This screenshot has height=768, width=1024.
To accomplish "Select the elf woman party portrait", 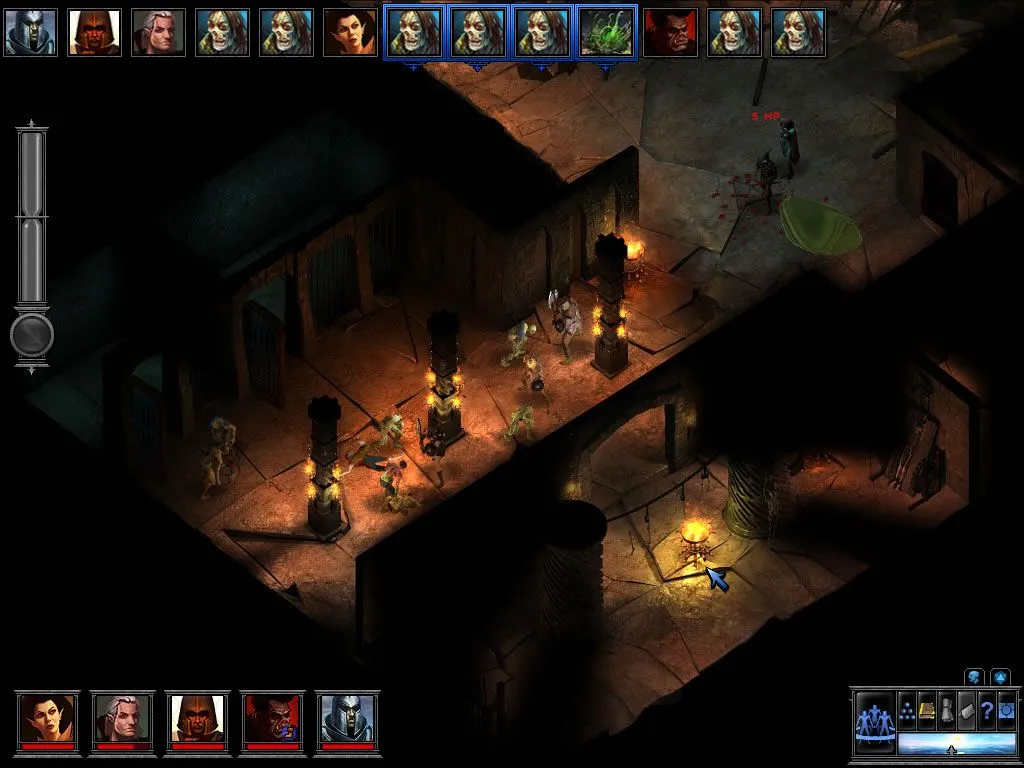I will [46, 718].
